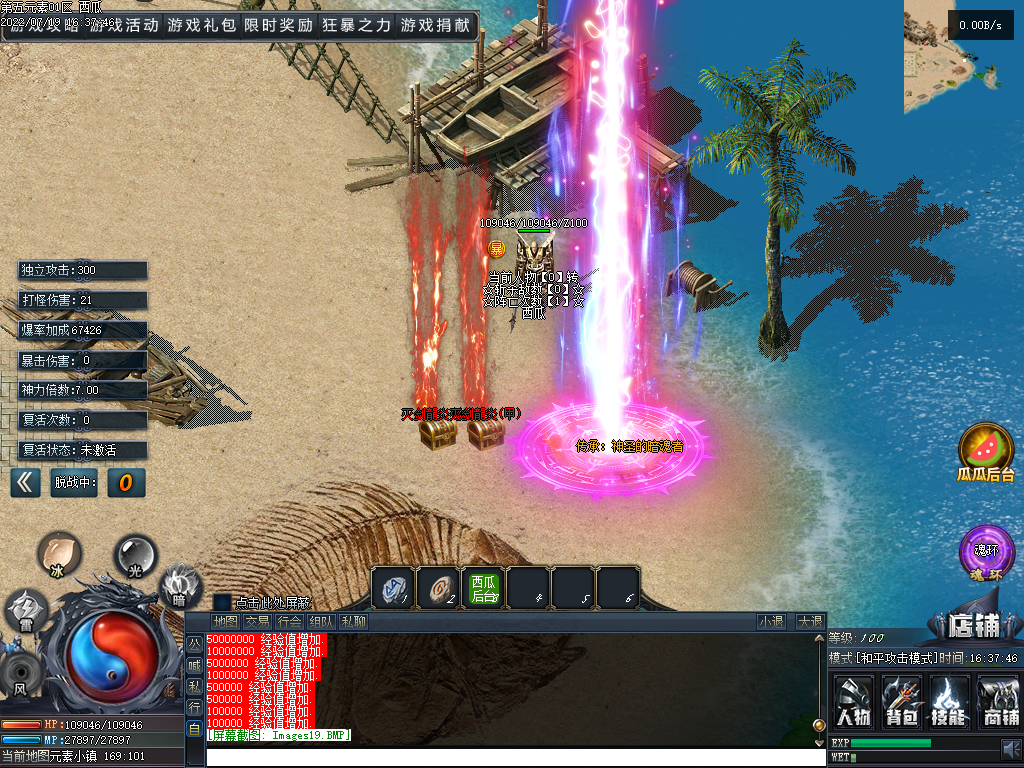Collapse the stats panel with the double-arrow button
The image size is (1024, 768).
coord(25,483)
